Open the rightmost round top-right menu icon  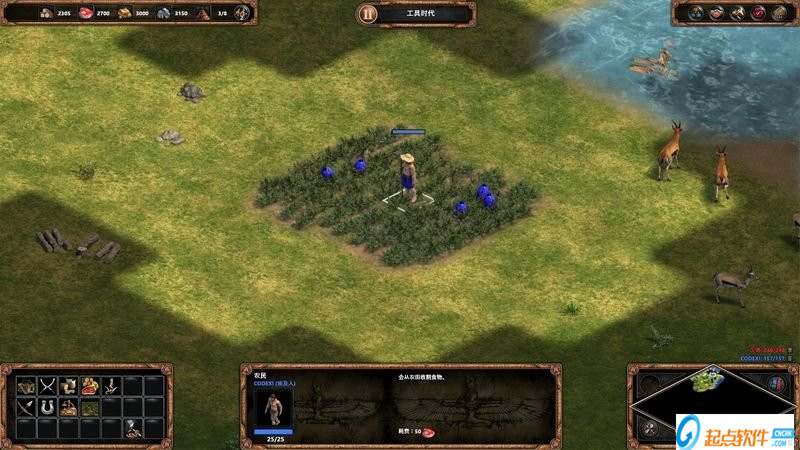(779, 13)
